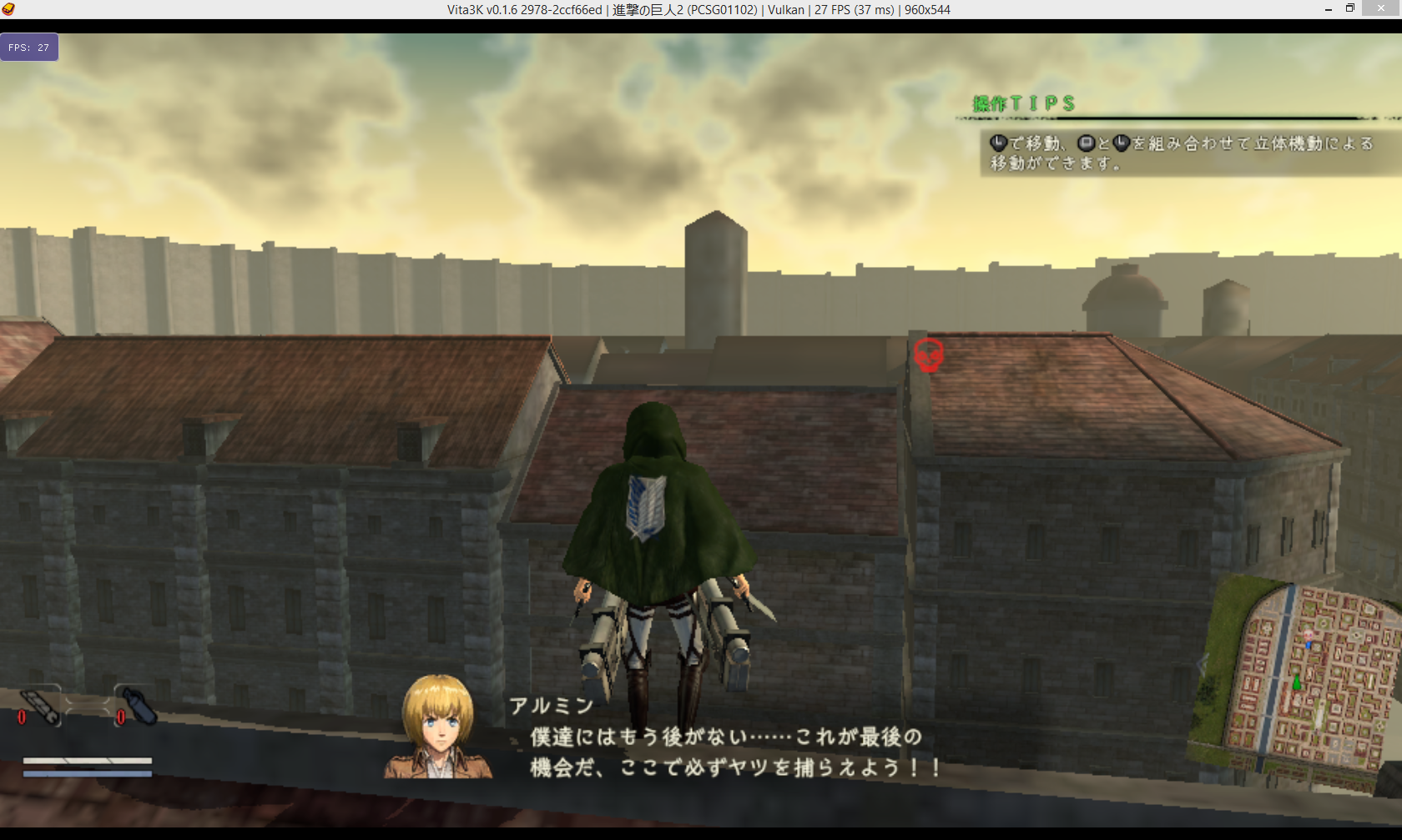Toggle the square button icon in TIPS
Image resolution: width=1402 pixels, height=840 pixels.
click(x=1087, y=143)
